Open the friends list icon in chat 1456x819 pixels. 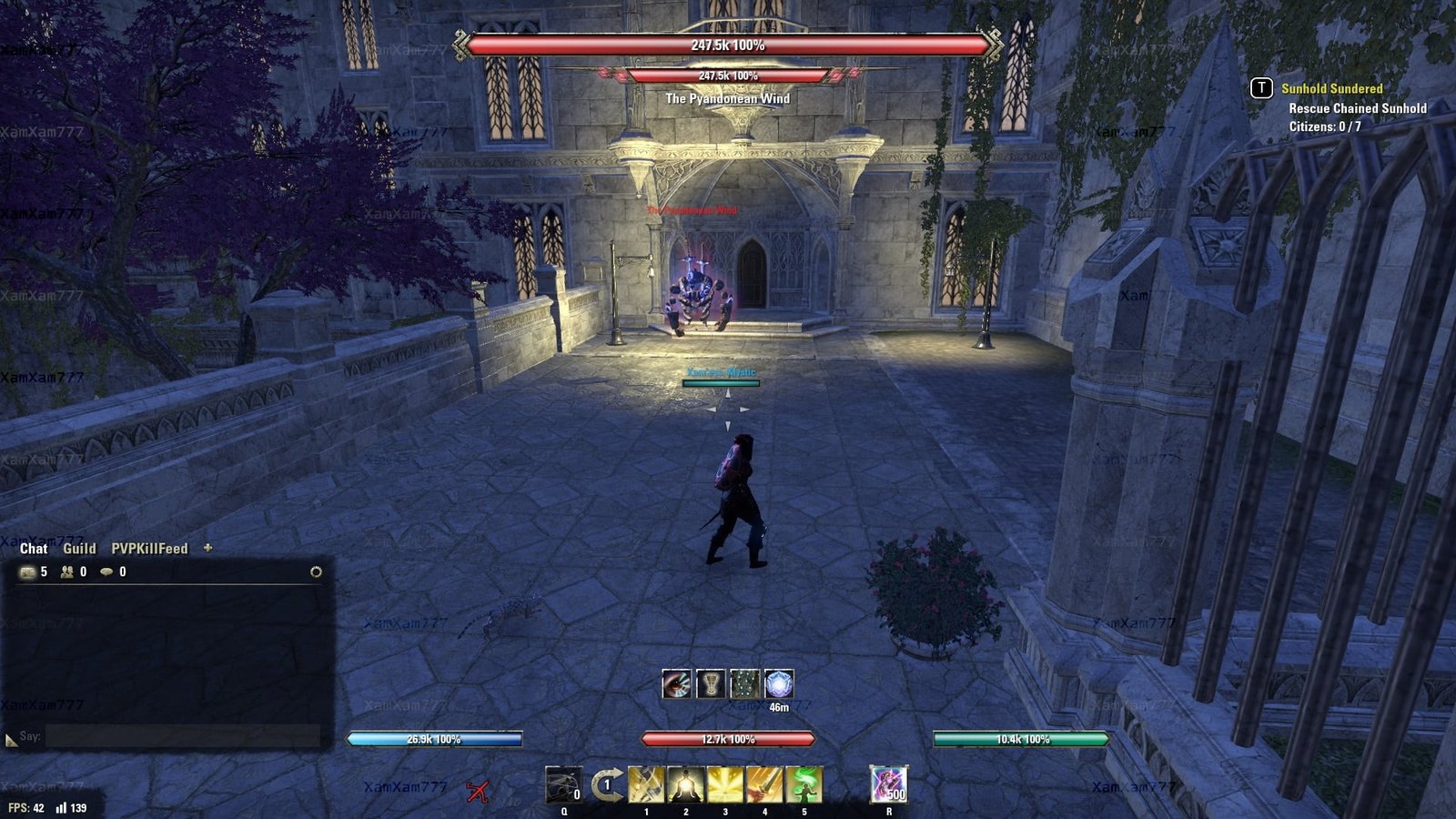[66, 572]
